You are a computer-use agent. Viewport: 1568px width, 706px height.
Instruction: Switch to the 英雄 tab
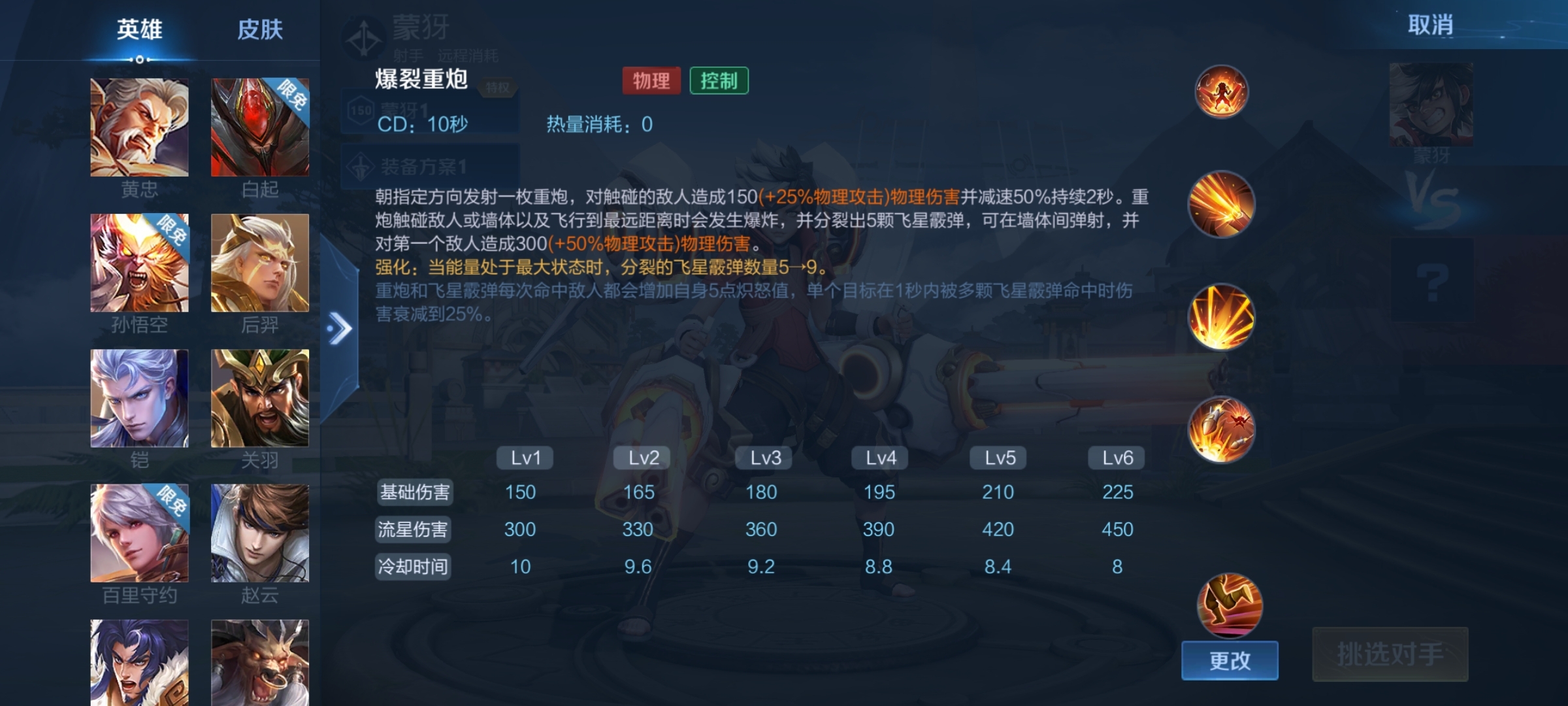point(139,29)
